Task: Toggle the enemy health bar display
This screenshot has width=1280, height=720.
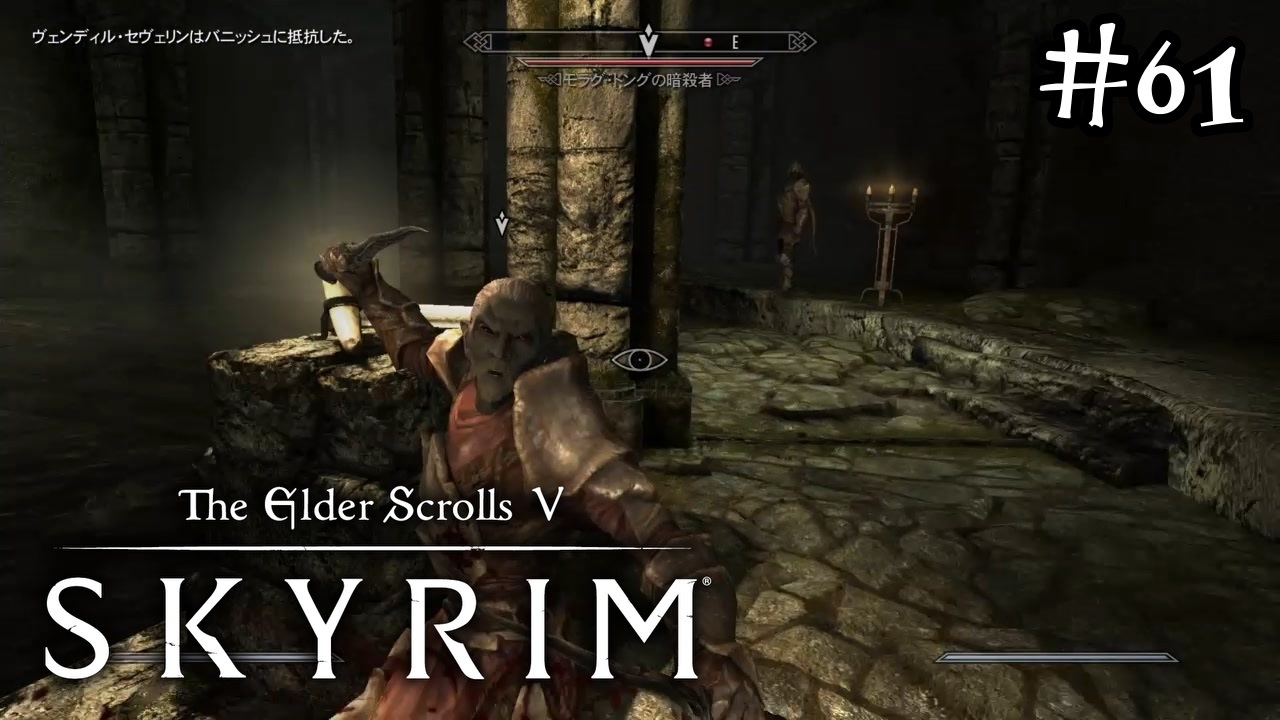Action: (x=639, y=62)
